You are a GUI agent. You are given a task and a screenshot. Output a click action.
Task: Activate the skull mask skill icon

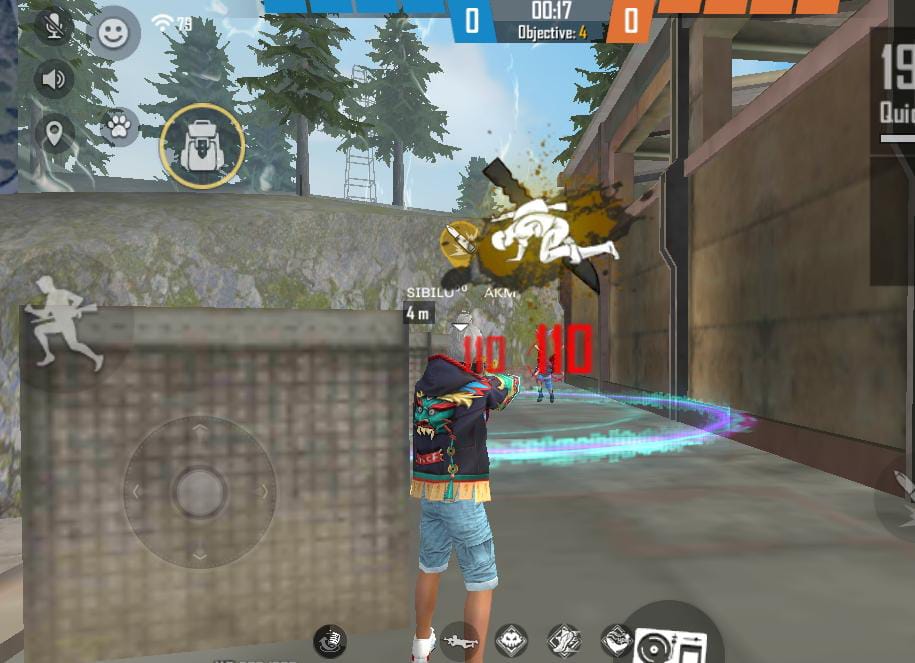512,639
